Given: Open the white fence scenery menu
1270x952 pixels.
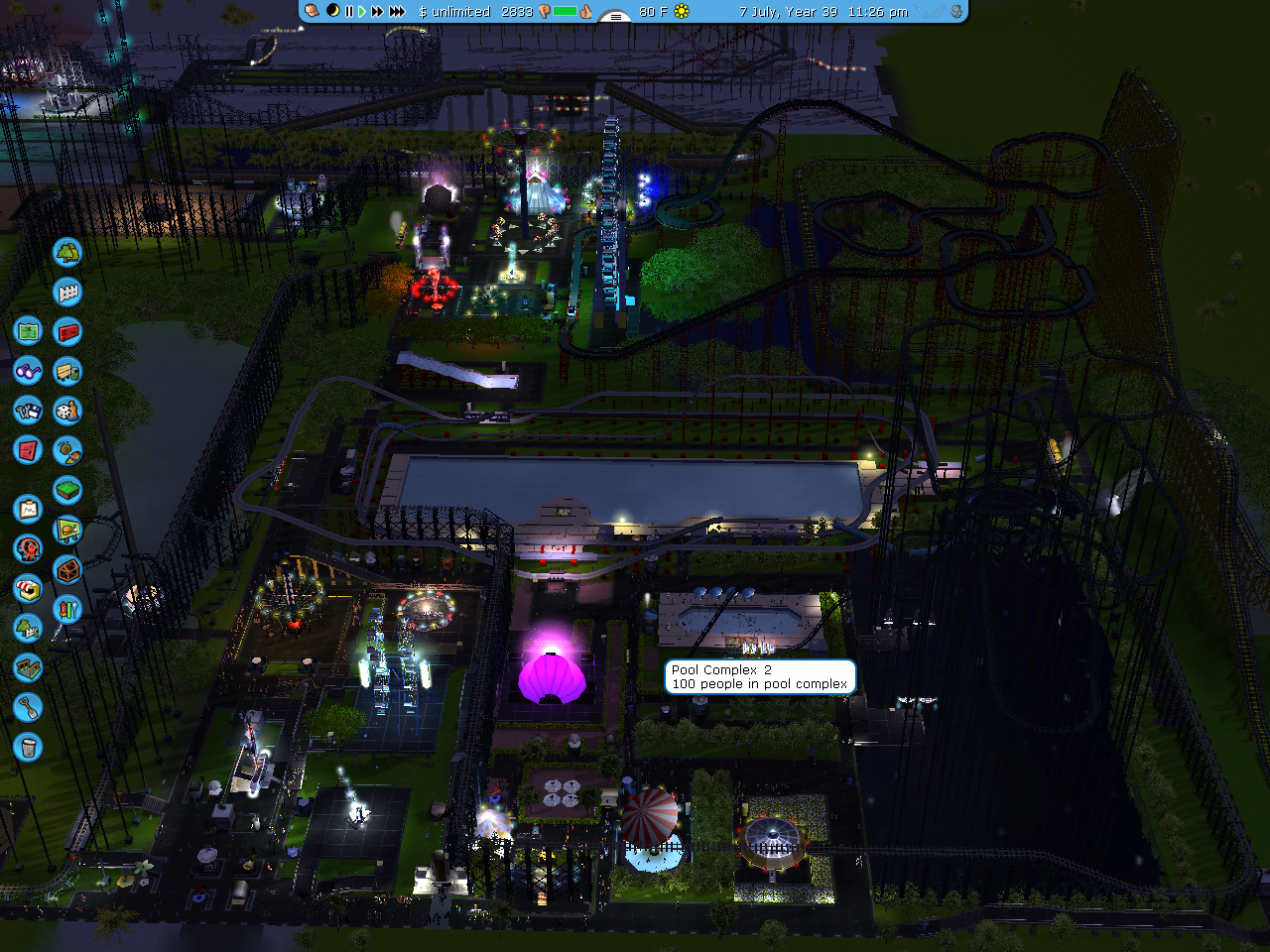Looking at the screenshot, I should pyautogui.click(x=66, y=292).
